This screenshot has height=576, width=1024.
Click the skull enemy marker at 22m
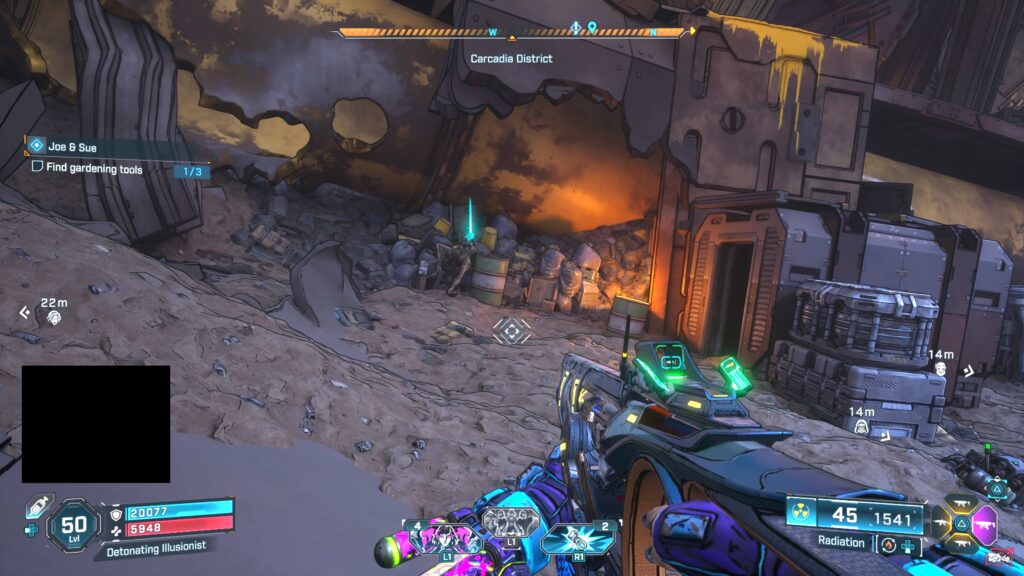click(x=53, y=316)
